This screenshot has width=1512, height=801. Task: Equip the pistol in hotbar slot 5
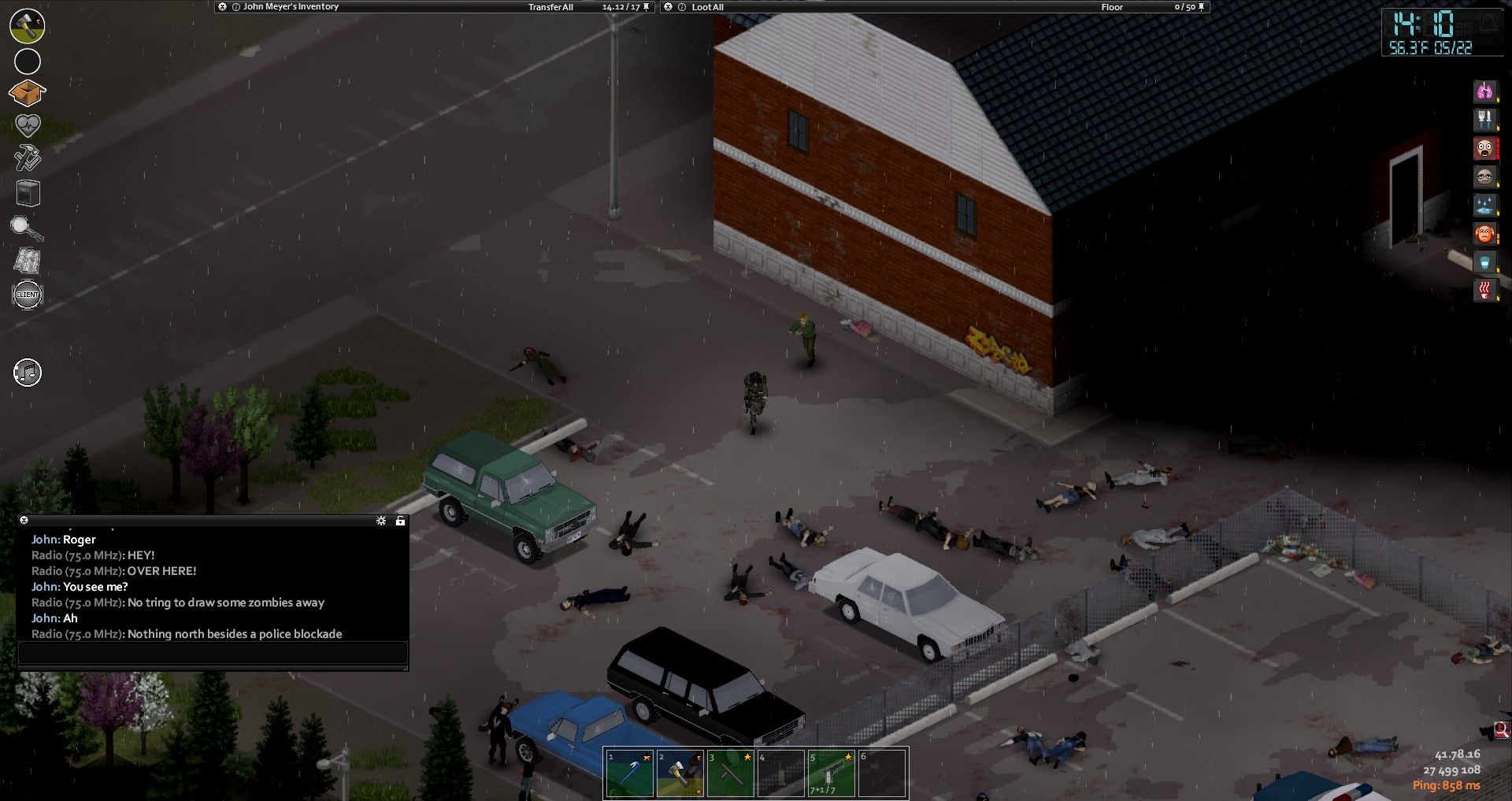[832, 773]
